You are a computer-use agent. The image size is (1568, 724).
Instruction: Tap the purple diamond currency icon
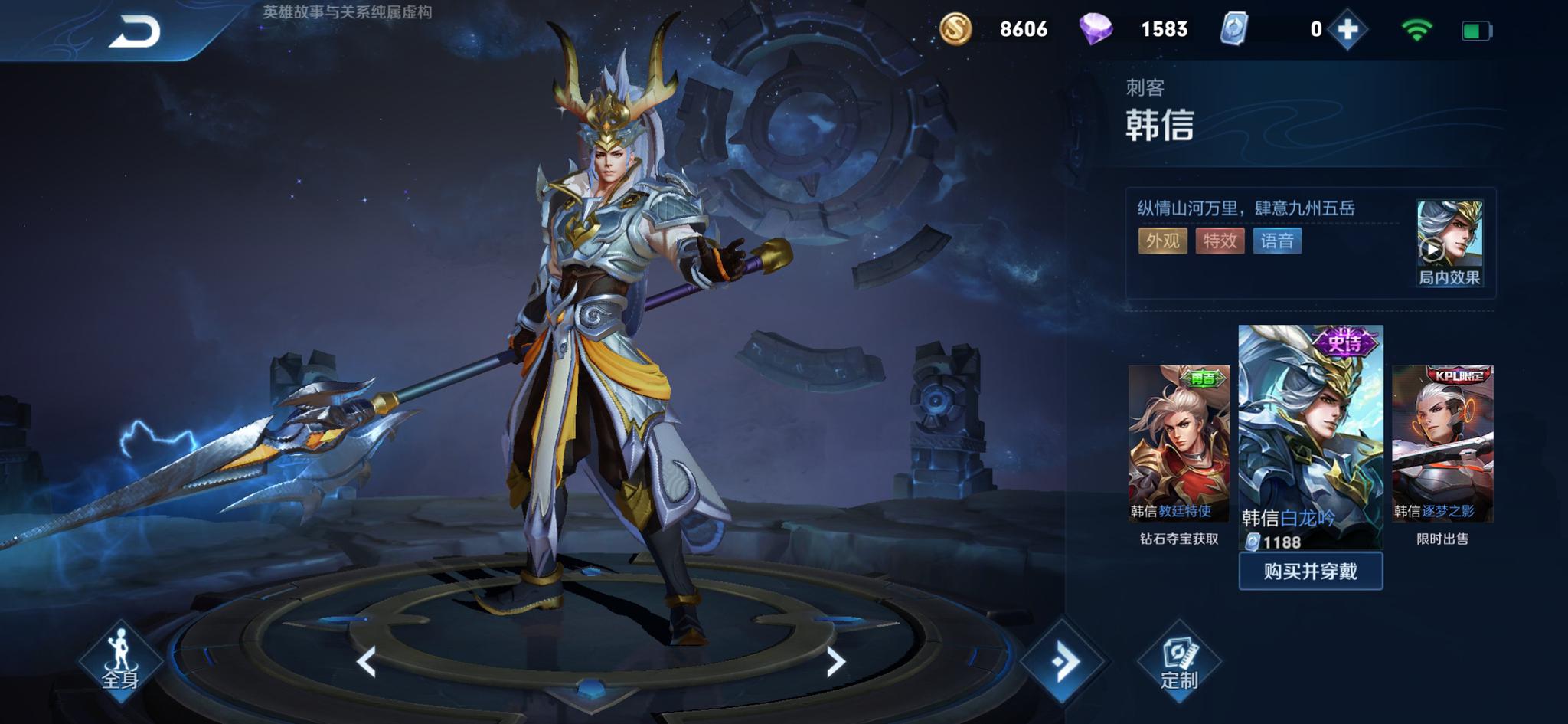[1096, 30]
